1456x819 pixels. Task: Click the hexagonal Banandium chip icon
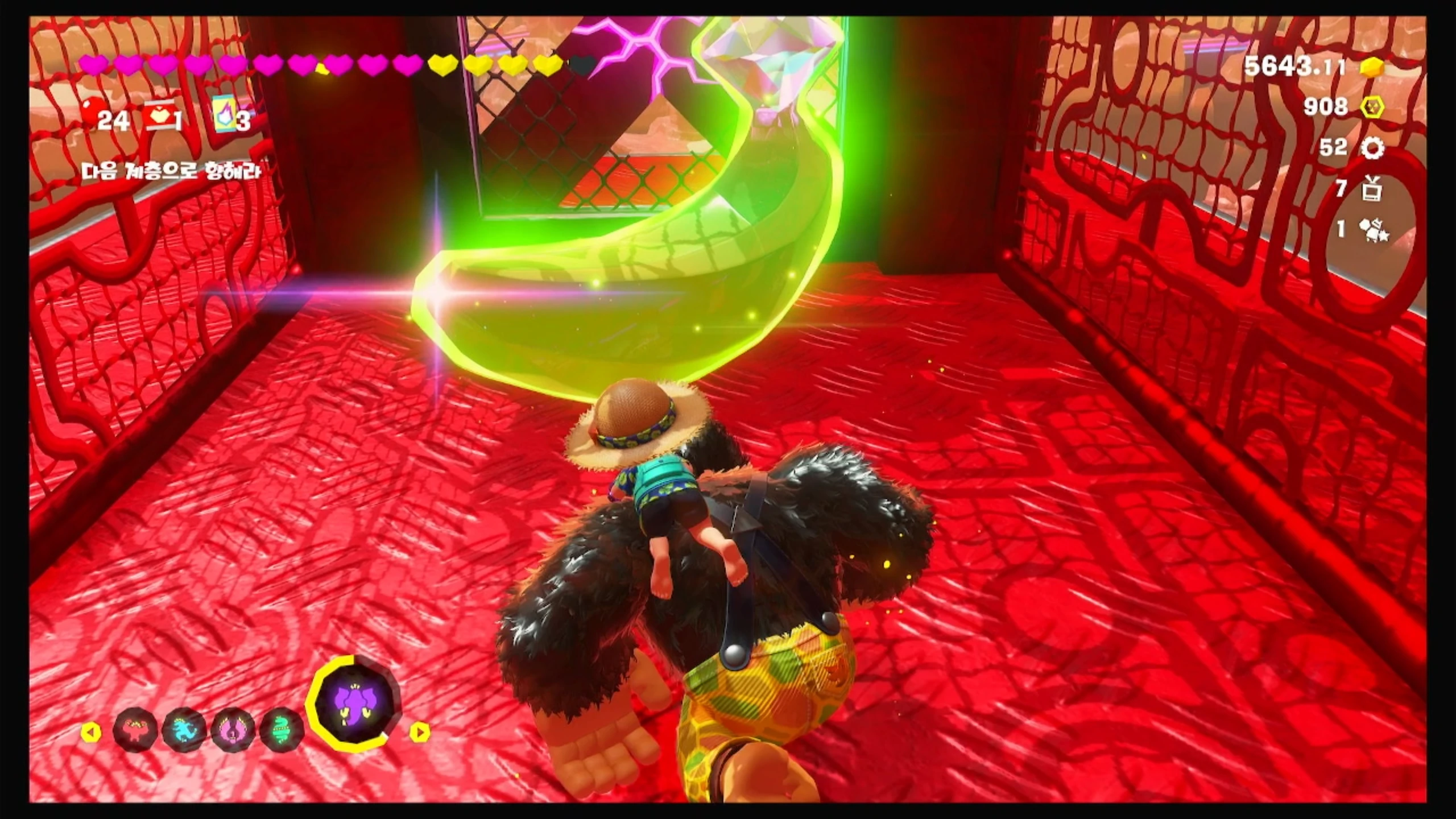coord(1371,106)
